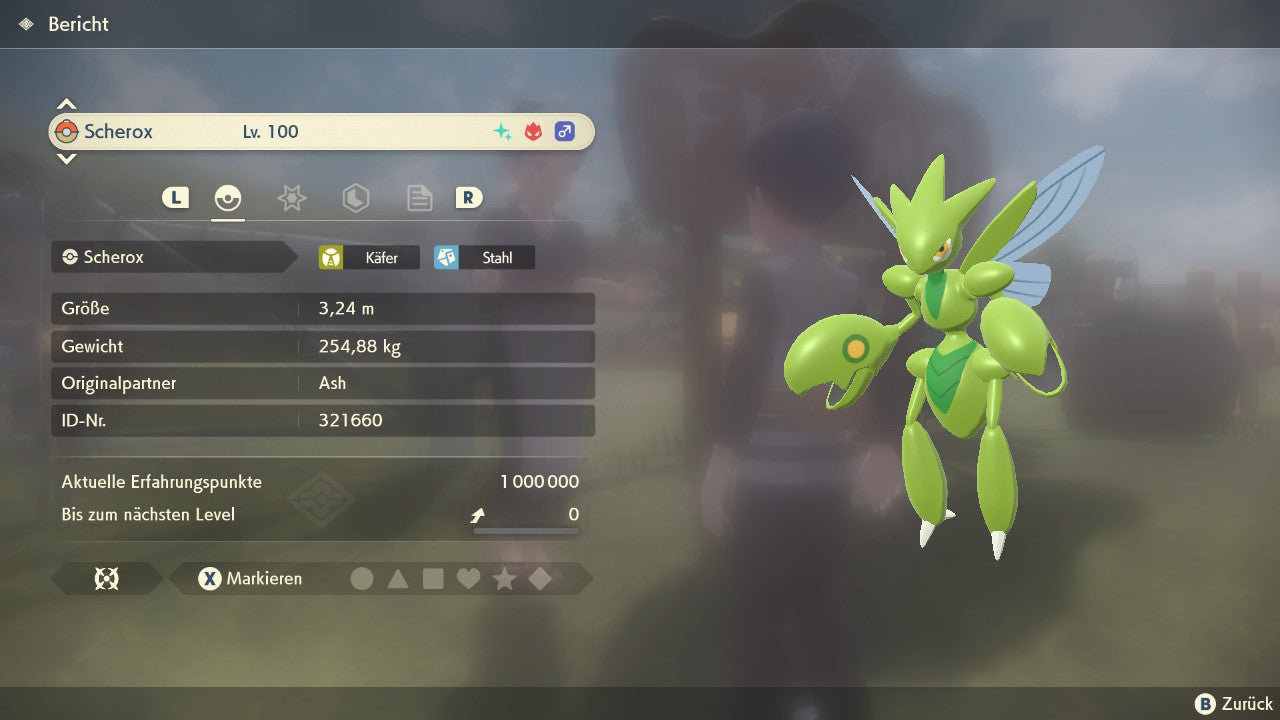The width and height of the screenshot is (1280, 720).
Task: Go to previous Pokémon with up arrow
Action: 66,104
